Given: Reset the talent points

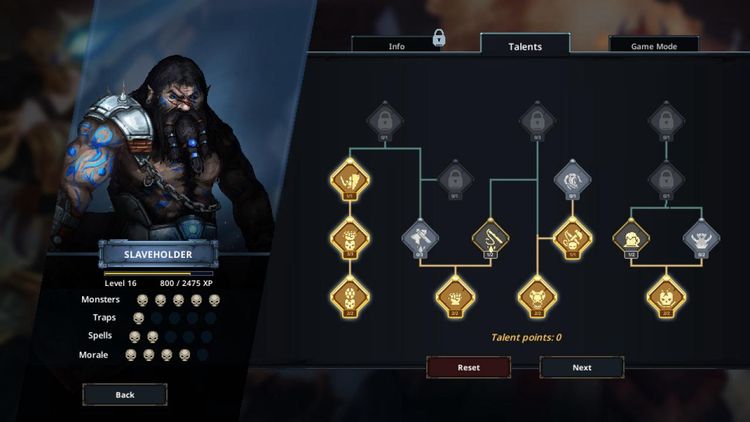Looking at the screenshot, I should click(469, 367).
